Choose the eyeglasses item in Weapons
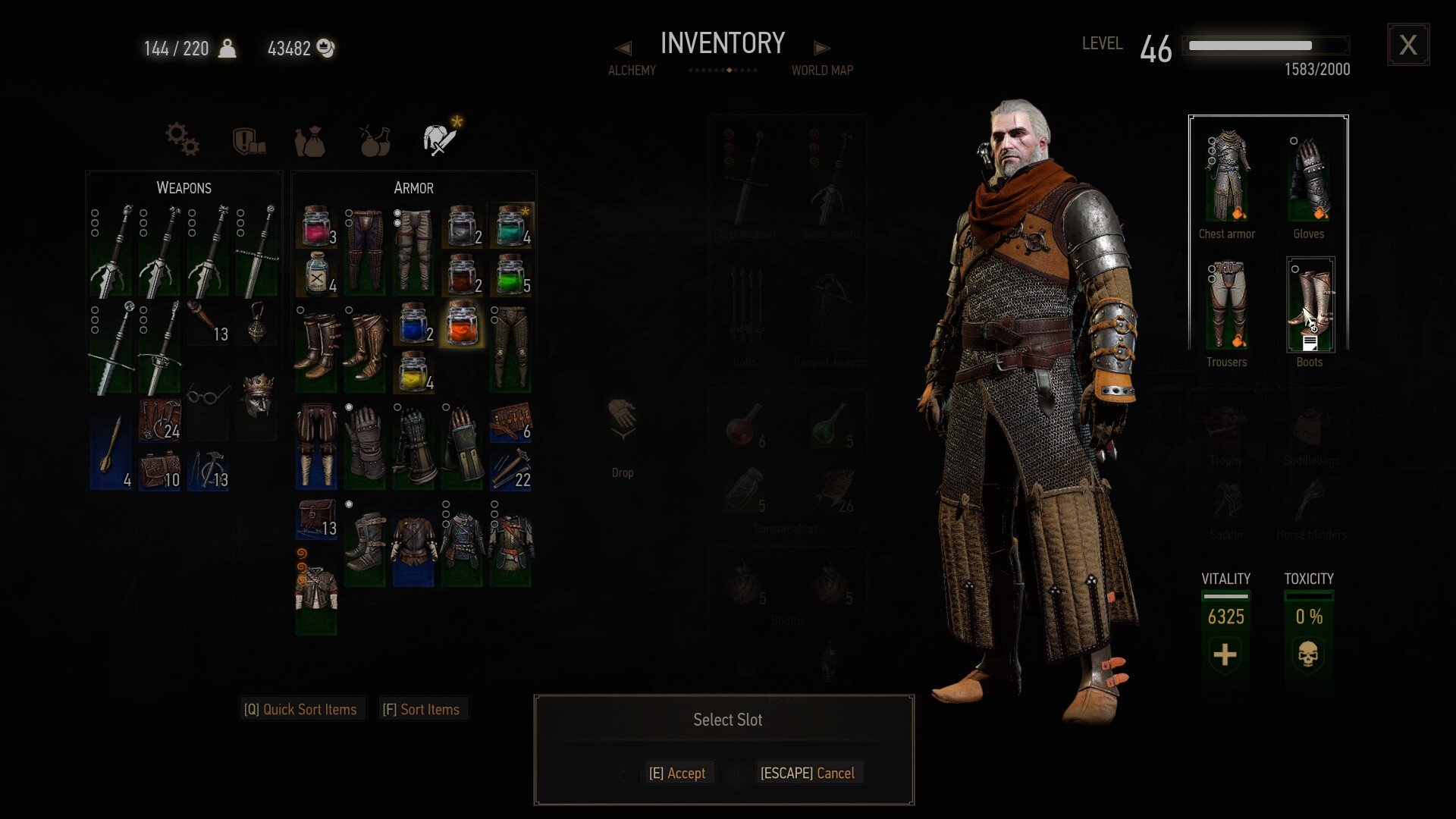Image resolution: width=1456 pixels, height=819 pixels. pyautogui.click(x=208, y=394)
